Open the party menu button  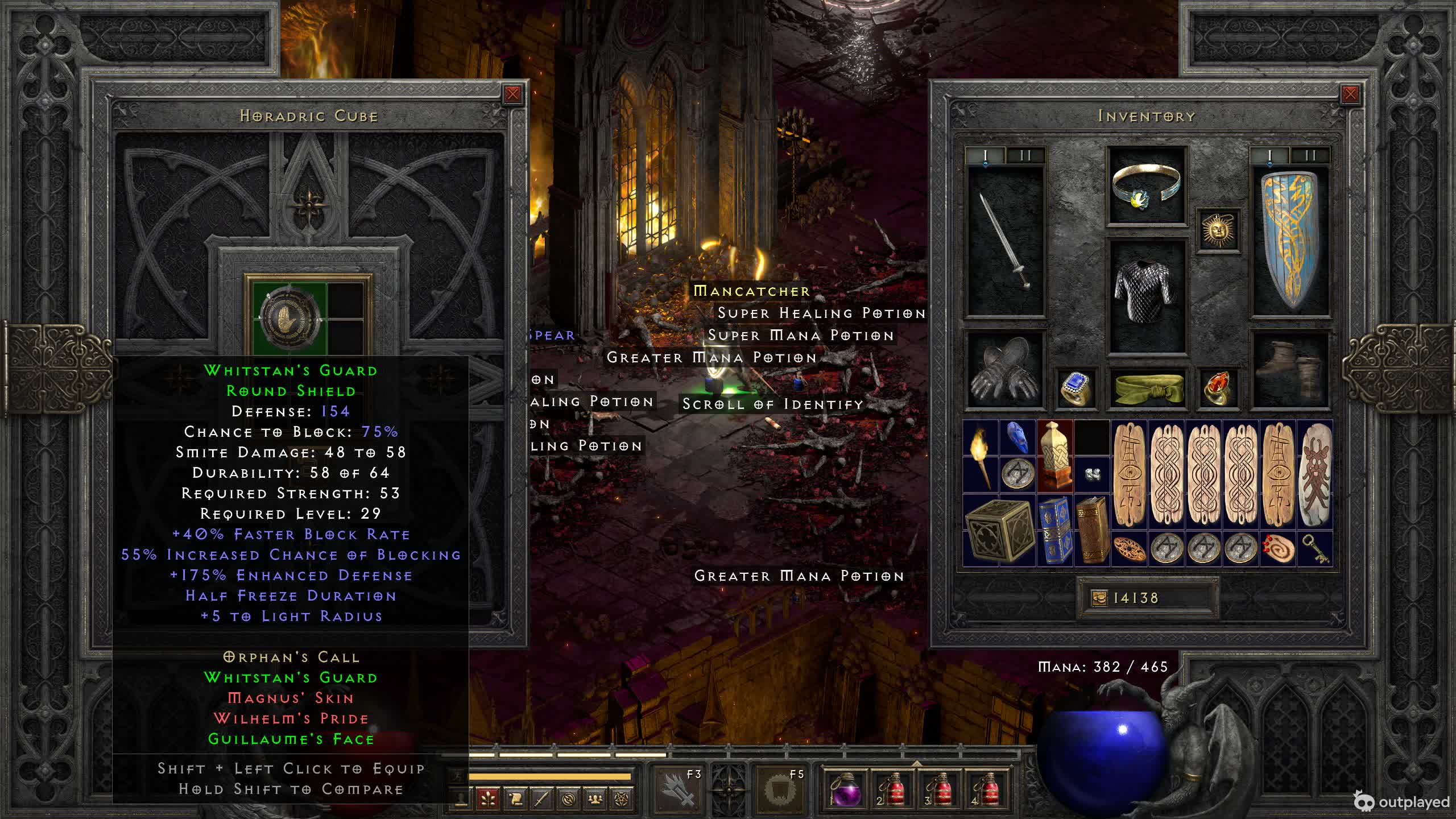click(x=595, y=799)
